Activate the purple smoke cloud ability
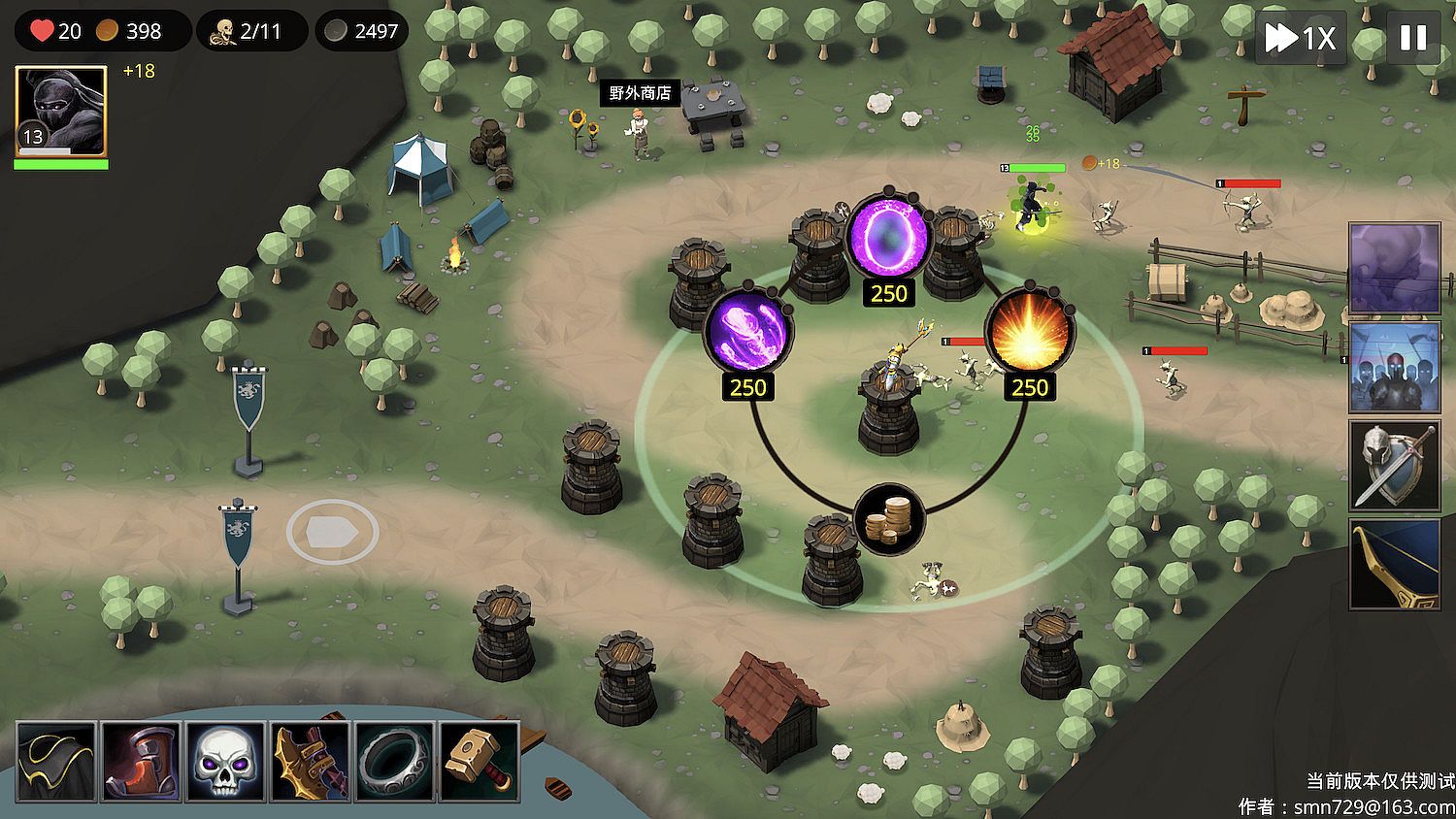The image size is (1456, 819). pyautogui.click(x=1395, y=269)
